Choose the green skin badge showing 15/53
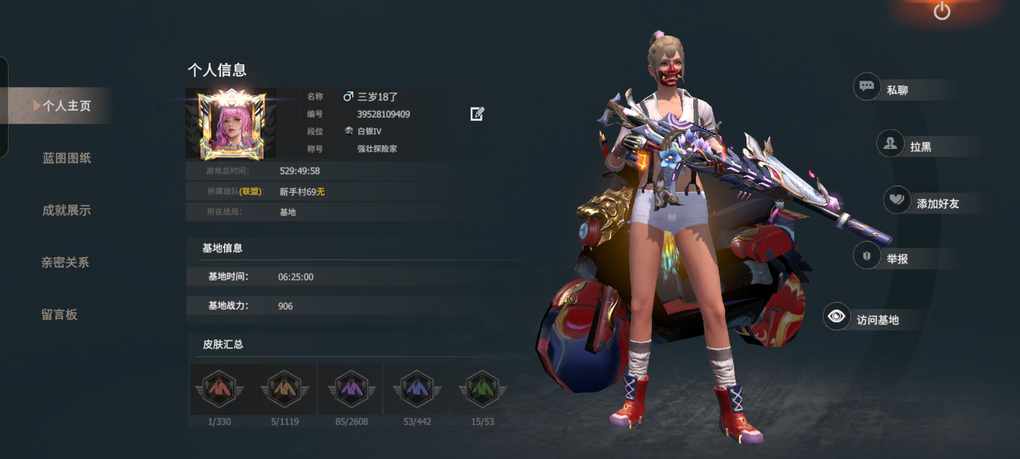The width and height of the screenshot is (1020, 459). click(481, 389)
